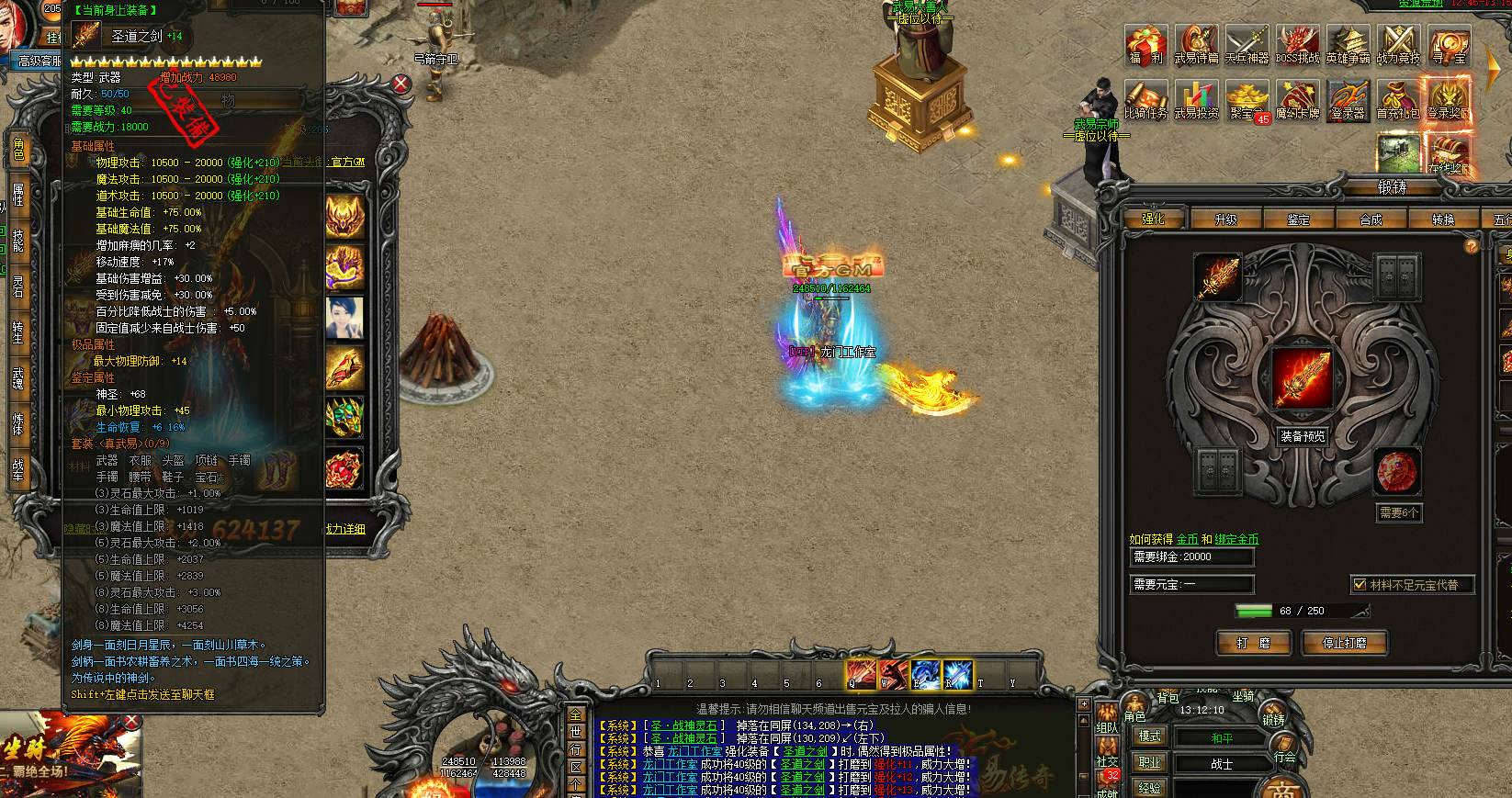Image resolution: width=1512 pixels, height=798 pixels.
Task: Select the flaming sword in the center forge slot
Action: pyautogui.click(x=1301, y=378)
